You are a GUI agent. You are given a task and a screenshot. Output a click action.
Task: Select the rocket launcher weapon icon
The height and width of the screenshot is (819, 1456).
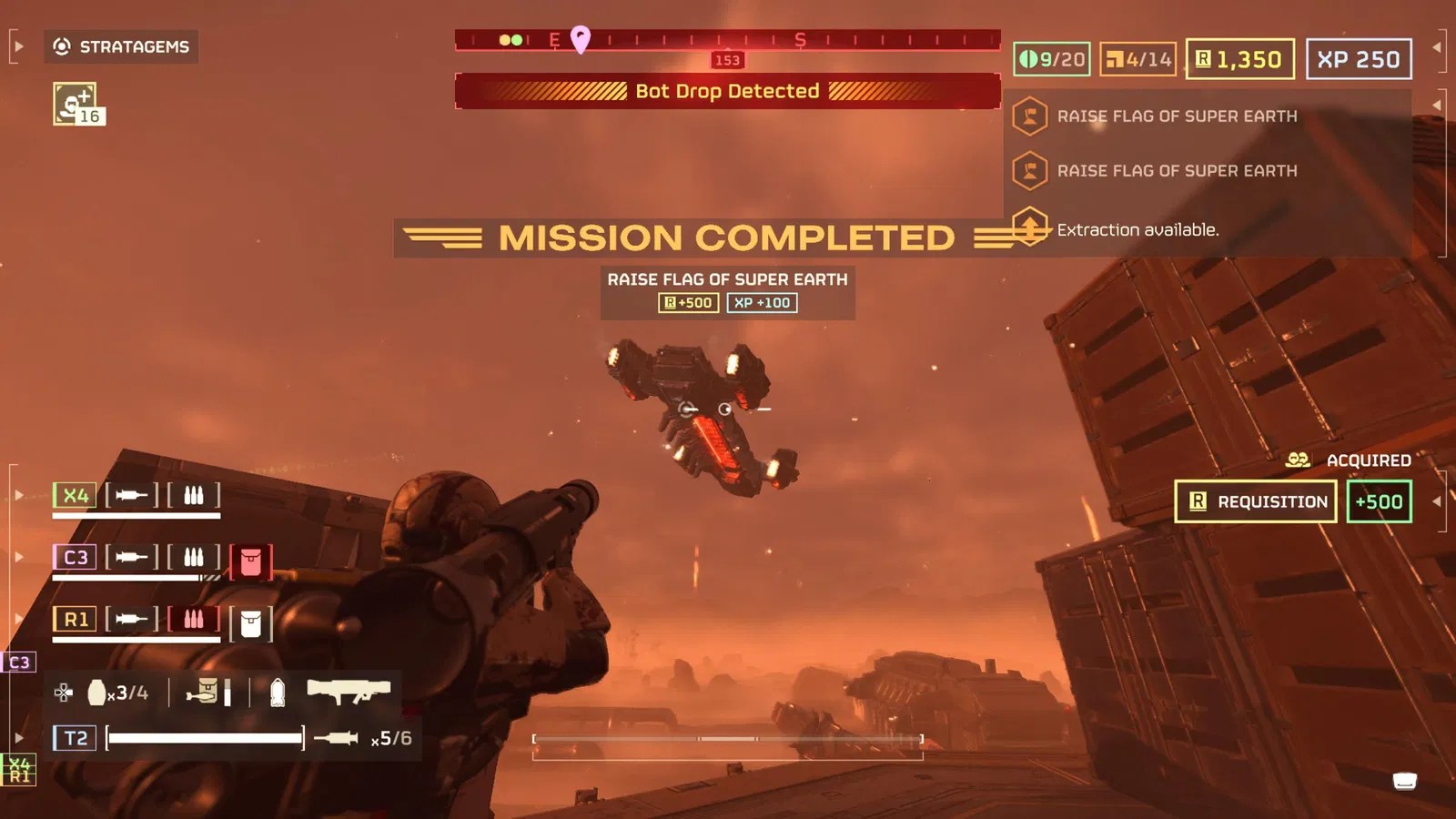(x=348, y=692)
